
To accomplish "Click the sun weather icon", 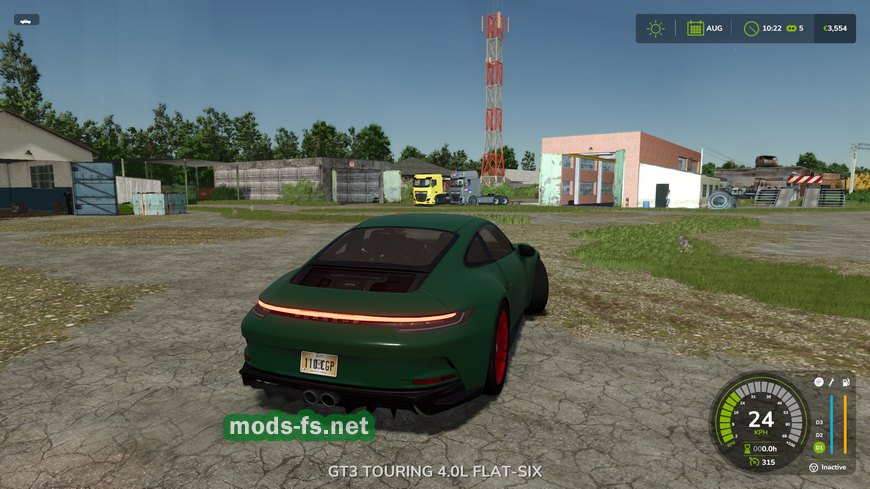I will pos(655,28).
